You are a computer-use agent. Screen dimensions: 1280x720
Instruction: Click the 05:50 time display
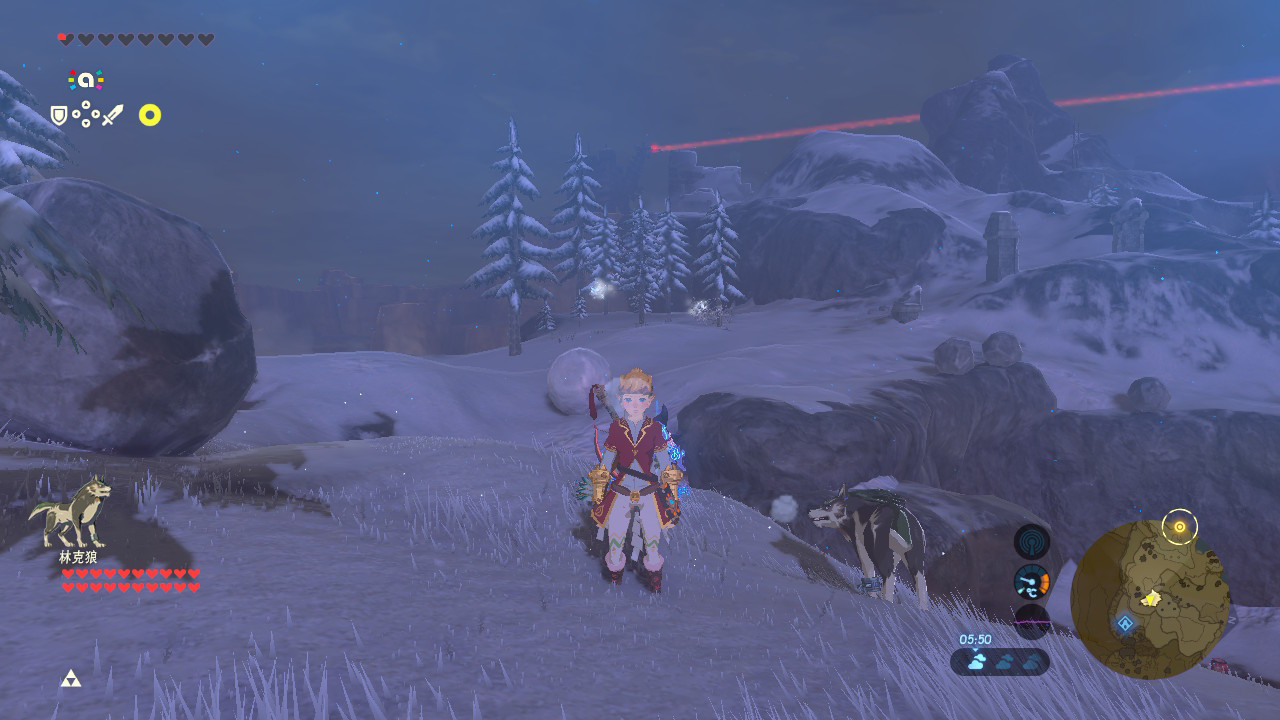coord(975,638)
